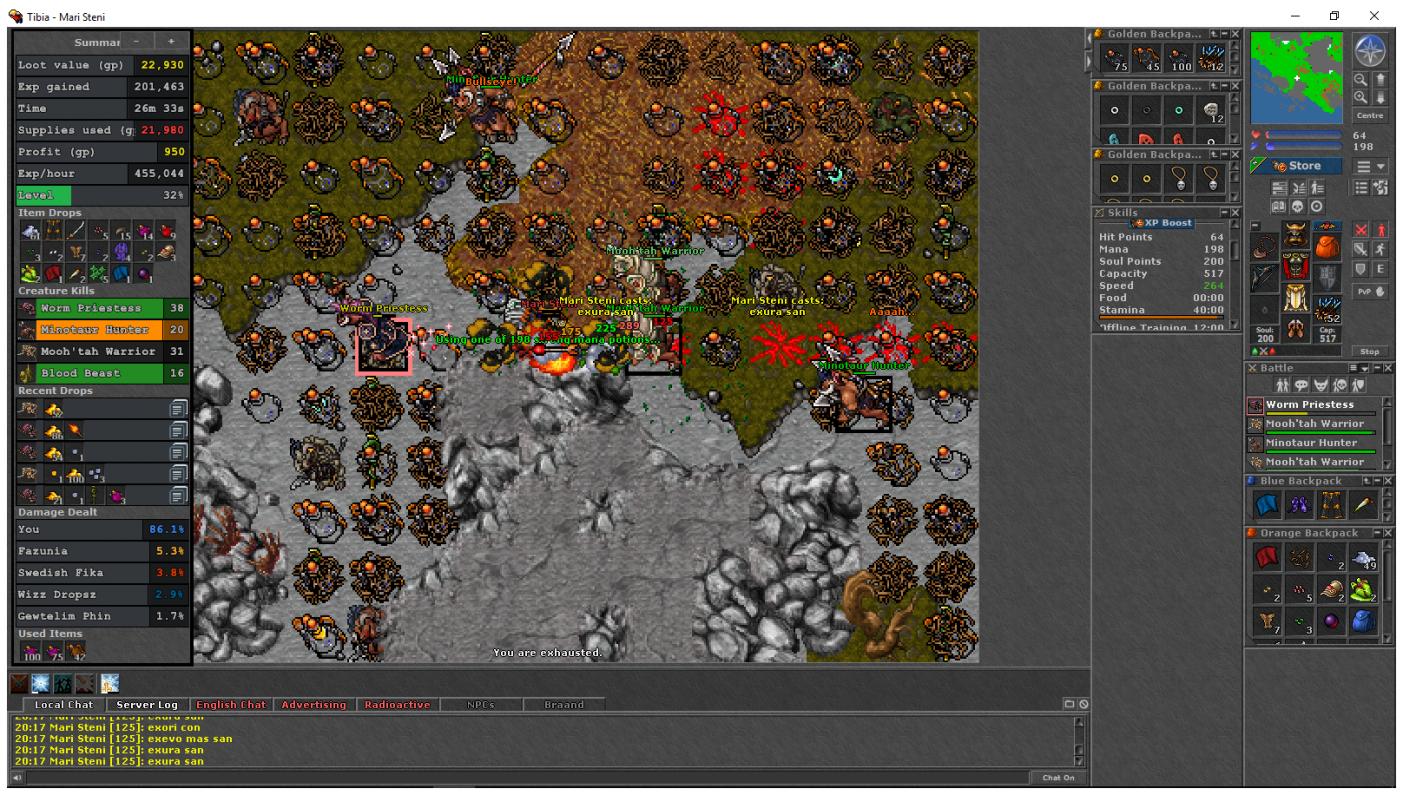Maximize the Tibia game window
The height and width of the screenshot is (795, 1403).
pyautogui.click(x=1334, y=15)
